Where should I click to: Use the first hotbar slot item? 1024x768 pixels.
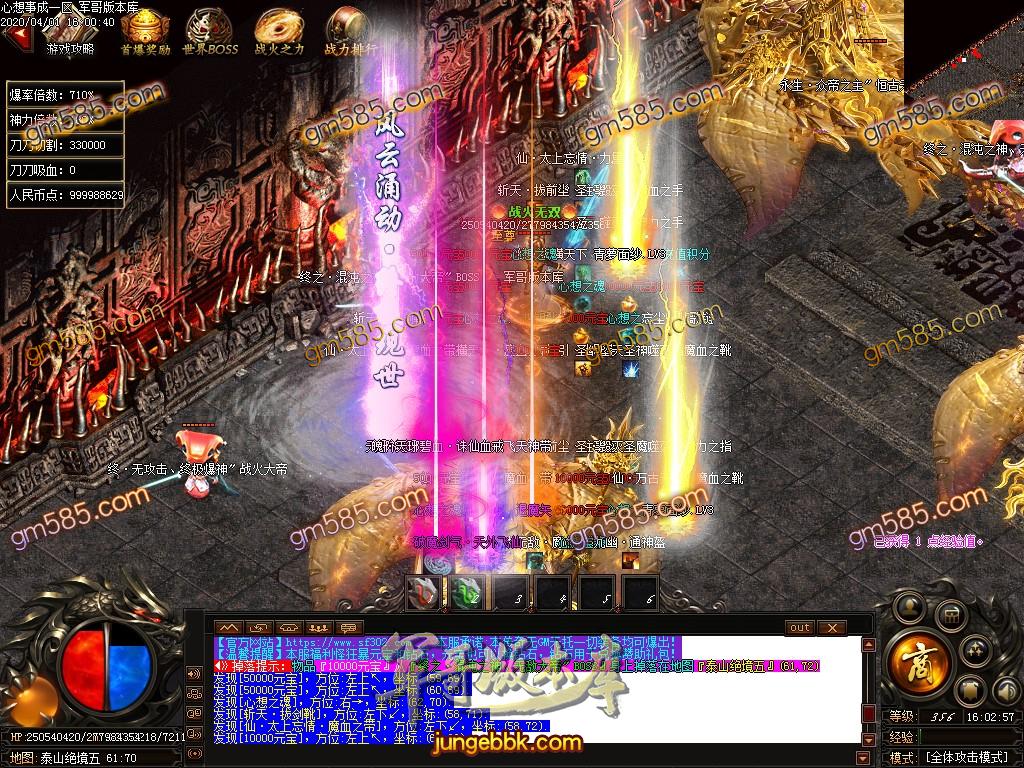(x=423, y=594)
